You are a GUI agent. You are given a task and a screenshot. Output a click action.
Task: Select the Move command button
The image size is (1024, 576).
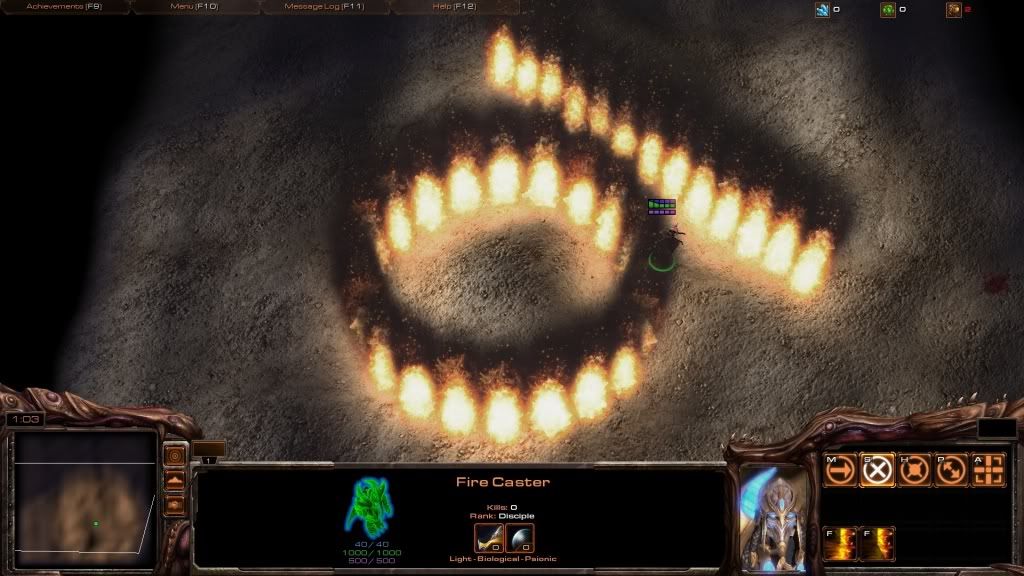pyautogui.click(x=839, y=469)
